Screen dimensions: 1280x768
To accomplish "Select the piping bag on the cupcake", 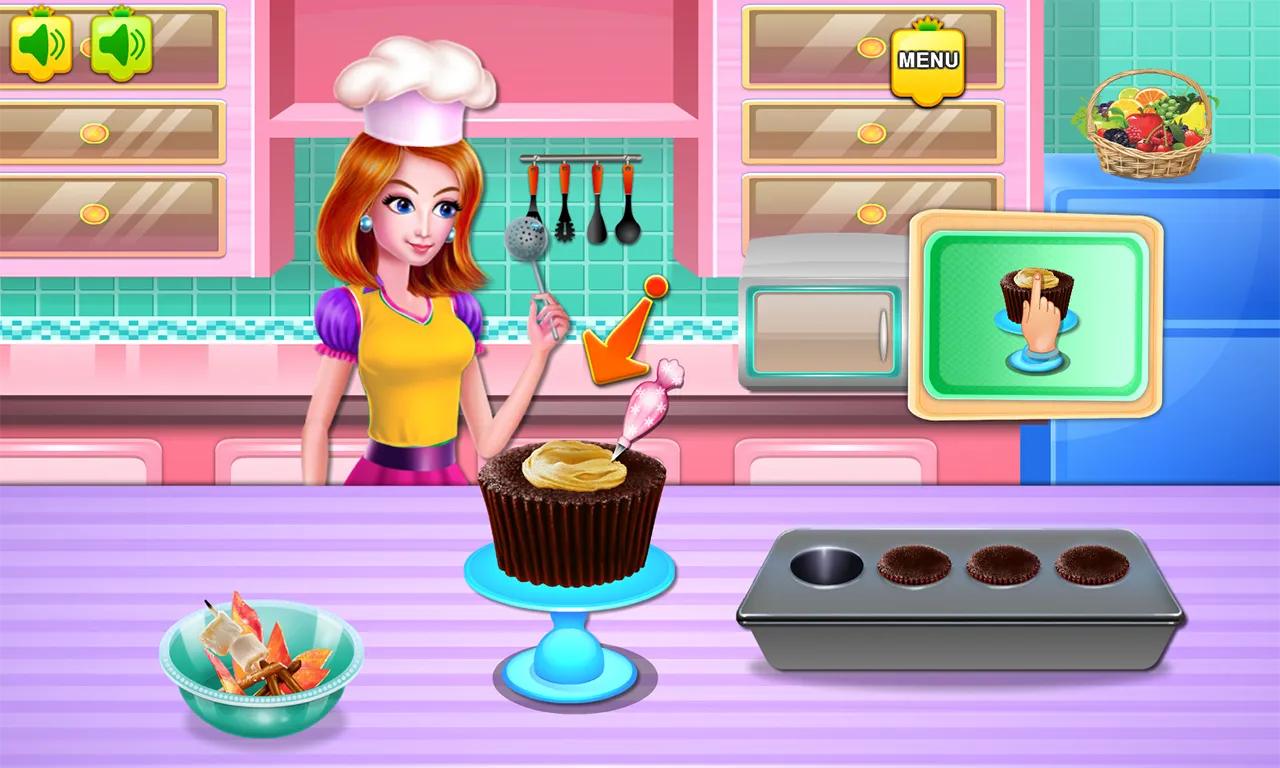I will click(650, 400).
